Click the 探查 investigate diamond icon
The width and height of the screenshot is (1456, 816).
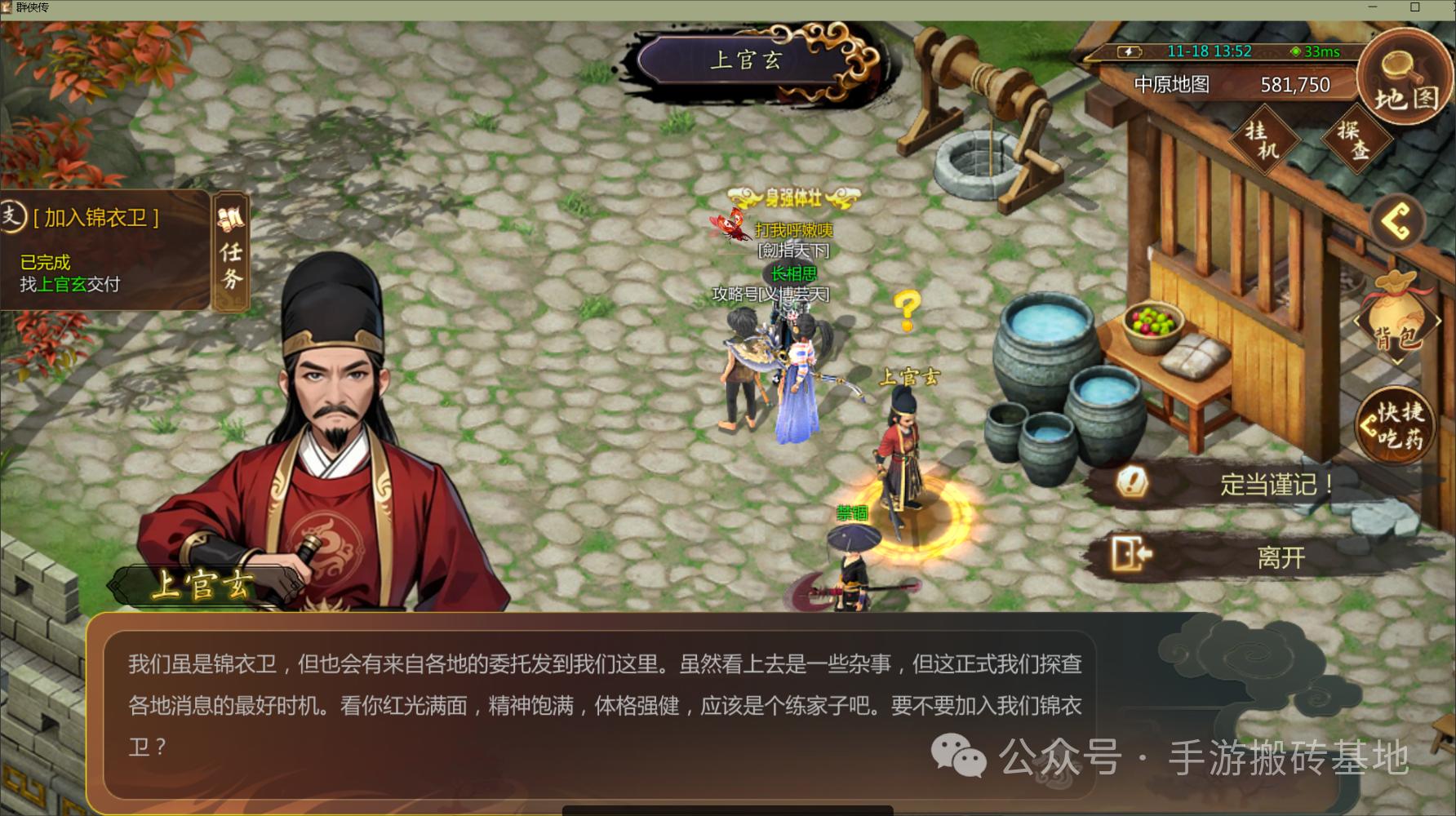(x=1357, y=141)
